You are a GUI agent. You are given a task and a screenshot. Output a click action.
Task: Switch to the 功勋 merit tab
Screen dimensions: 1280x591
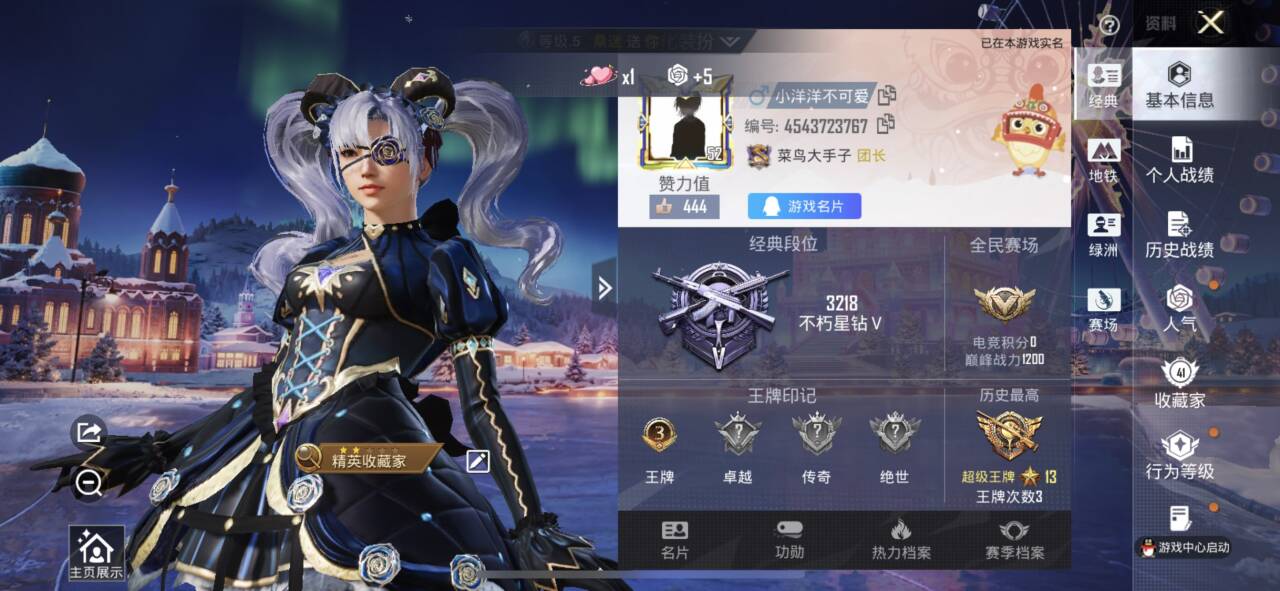(x=789, y=540)
